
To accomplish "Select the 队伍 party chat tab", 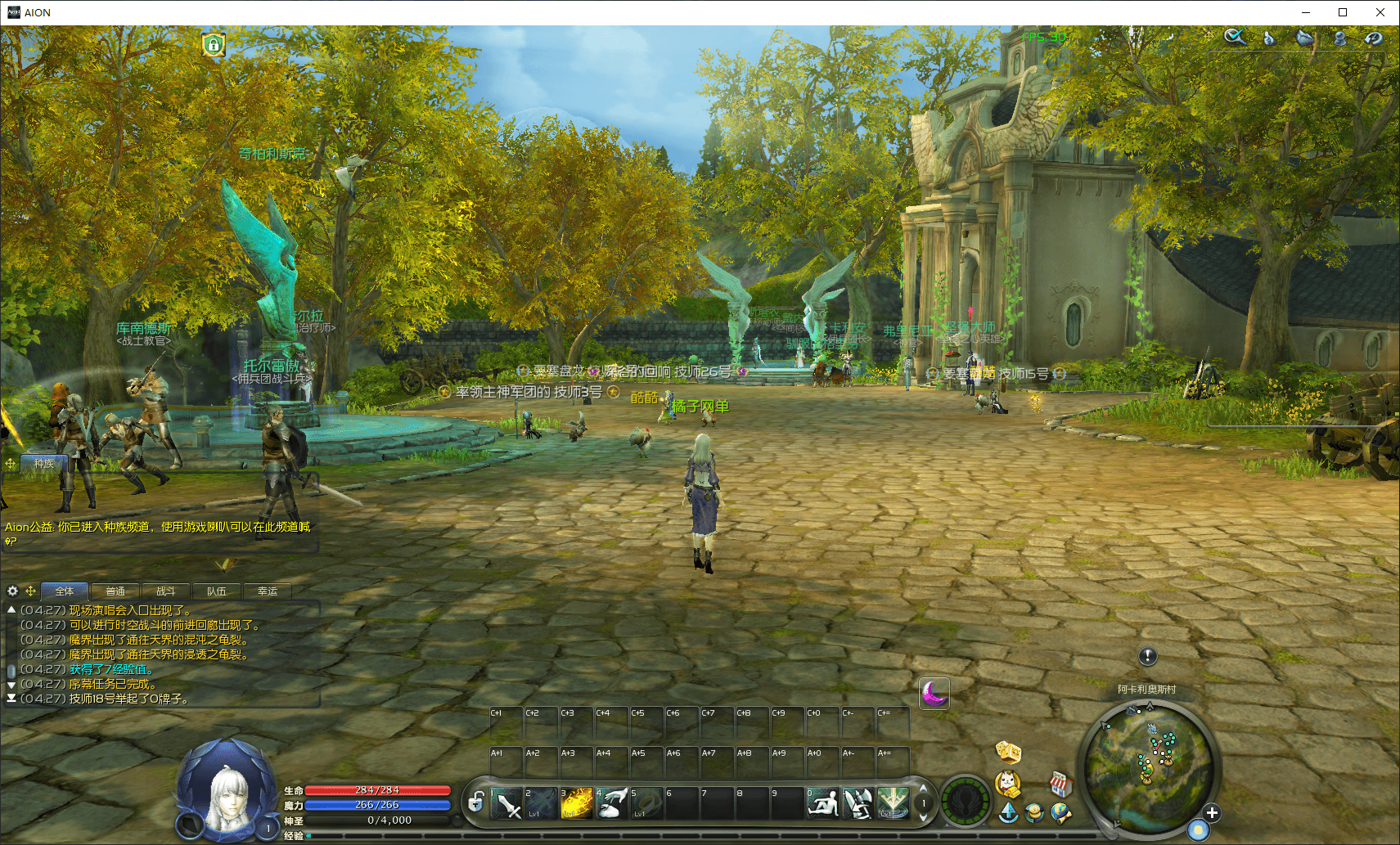I will point(217,591).
